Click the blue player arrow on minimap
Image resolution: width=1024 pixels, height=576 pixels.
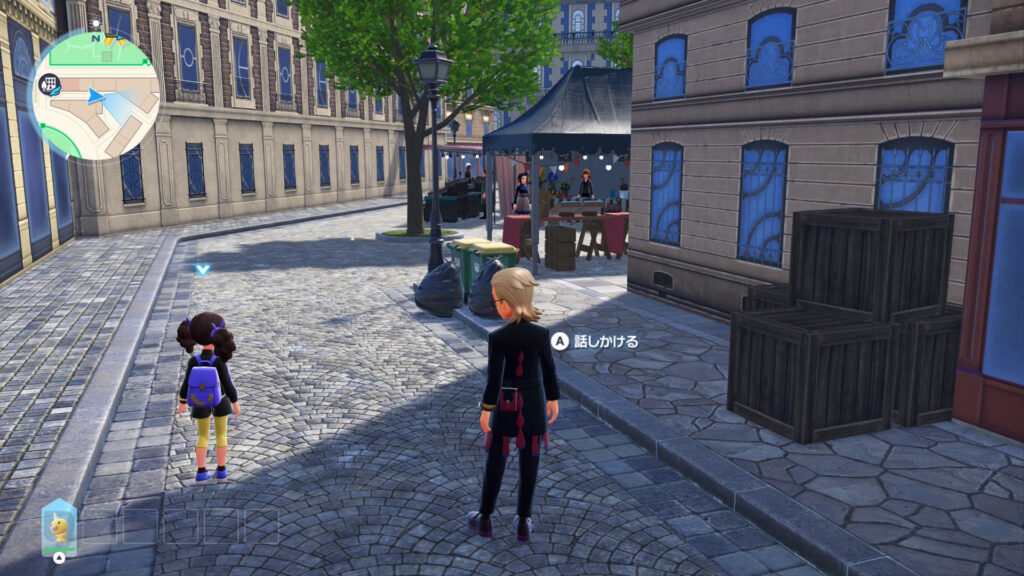[x=95, y=96]
